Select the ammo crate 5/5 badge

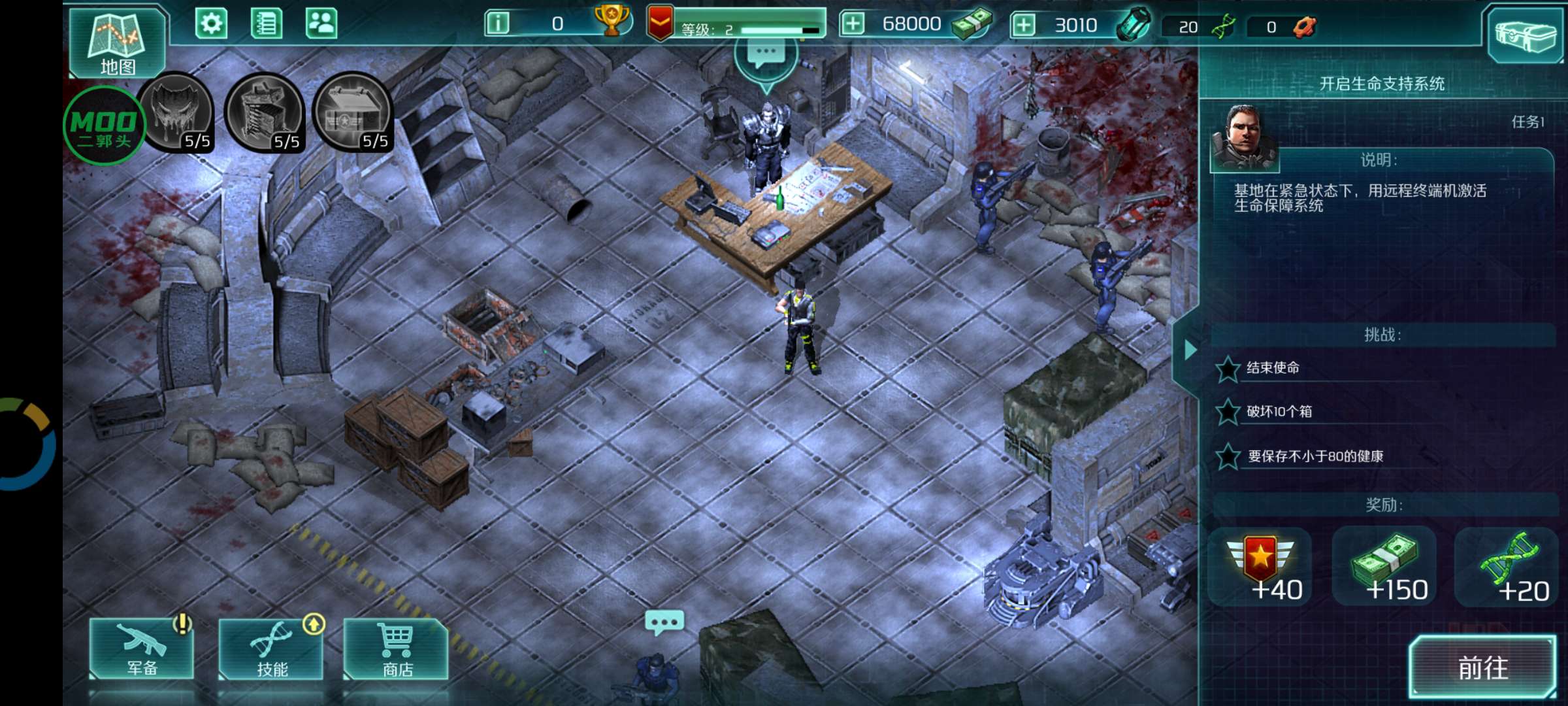353,112
